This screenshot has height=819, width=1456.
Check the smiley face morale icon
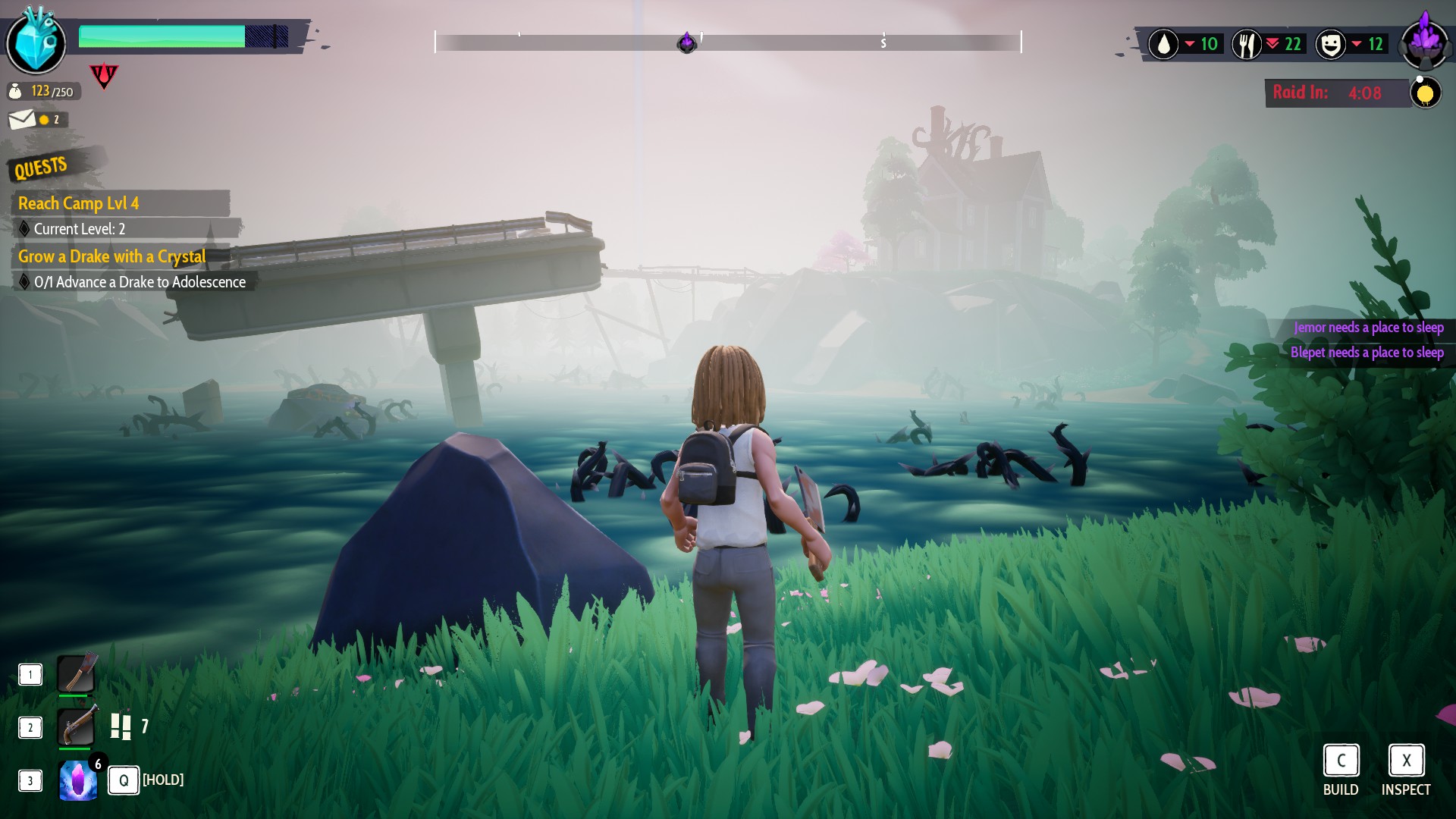1330,44
